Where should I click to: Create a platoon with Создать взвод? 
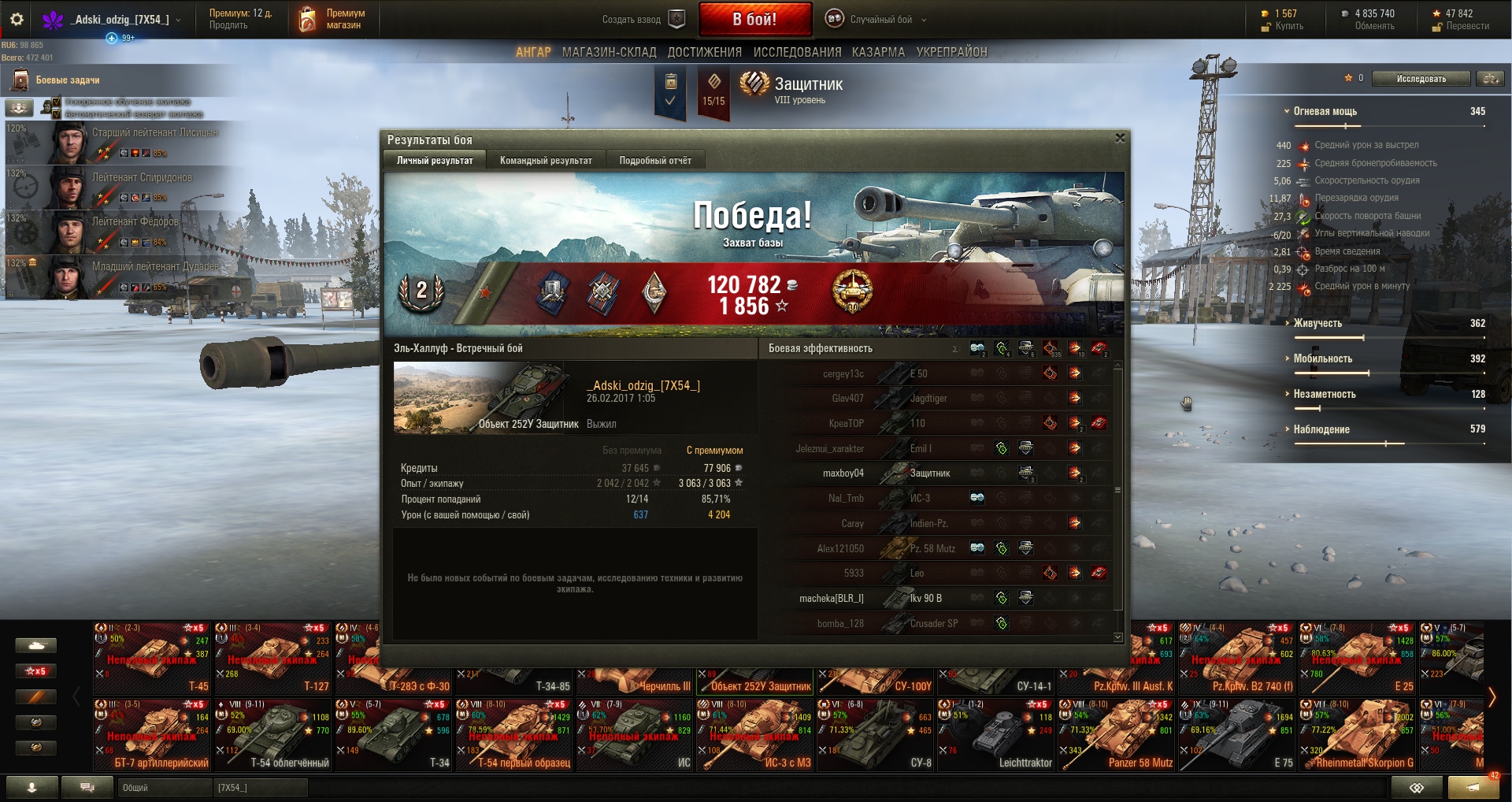pos(643,20)
